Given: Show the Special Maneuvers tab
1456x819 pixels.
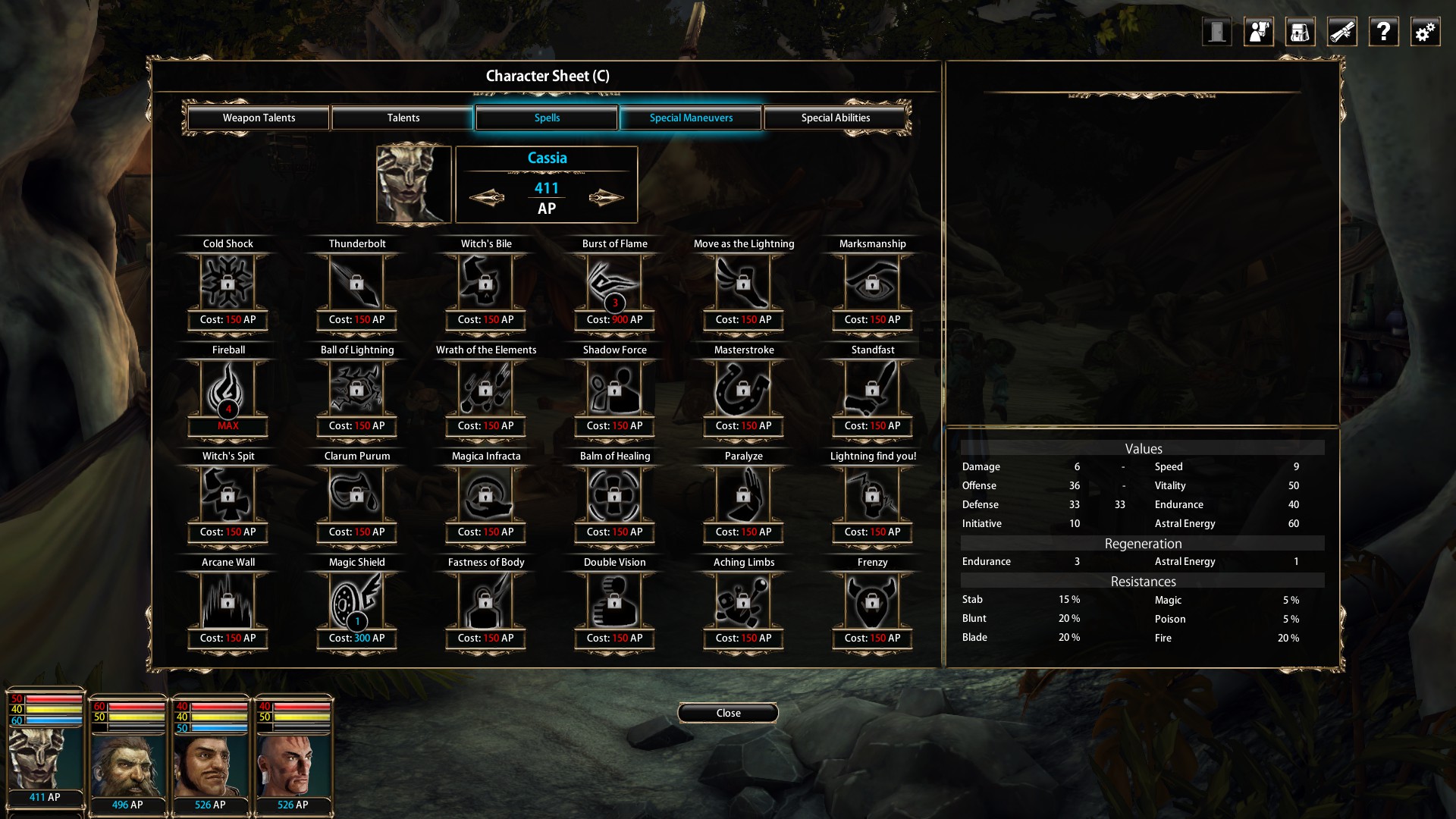Looking at the screenshot, I should pos(691,118).
